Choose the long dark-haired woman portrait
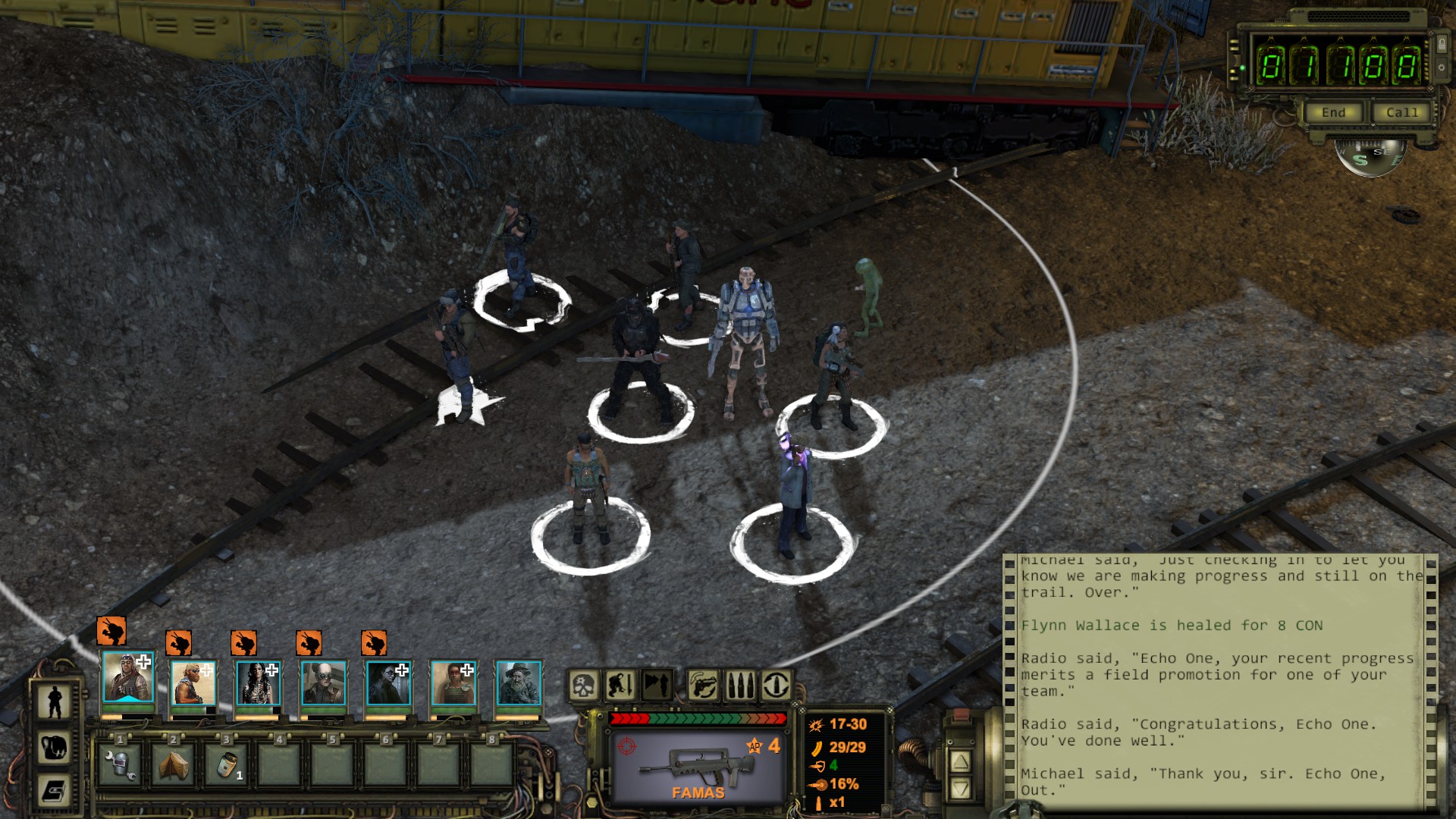This screenshot has height=819, width=1456. click(258, 682)
